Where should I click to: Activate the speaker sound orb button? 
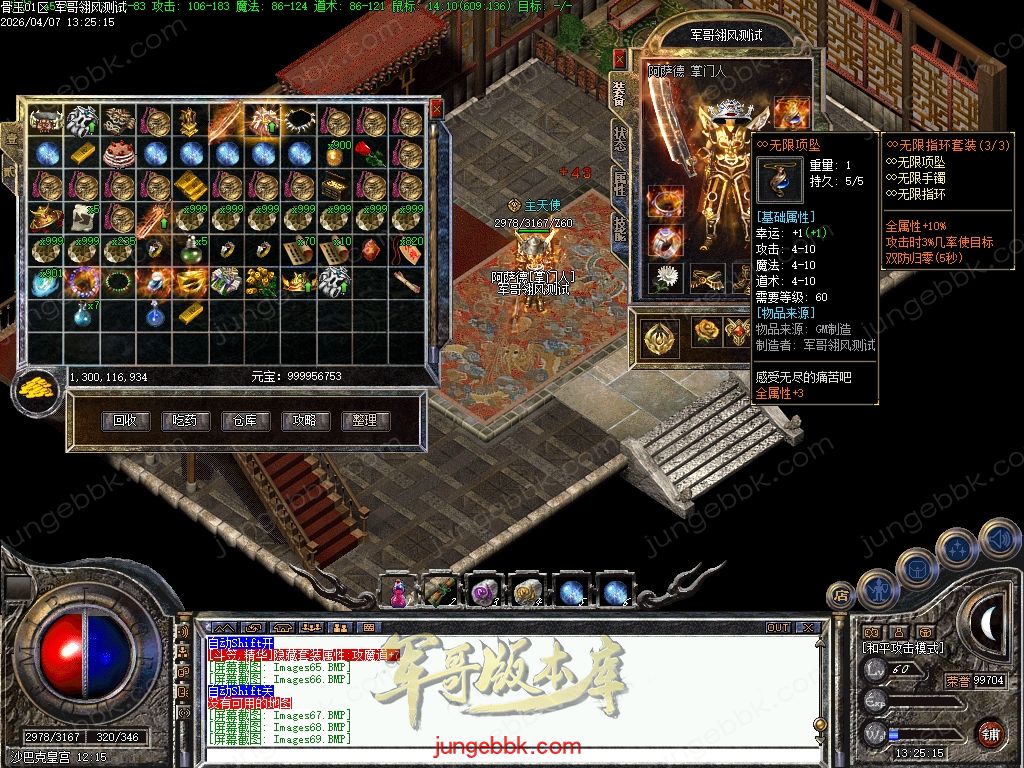tap(999, 539)
